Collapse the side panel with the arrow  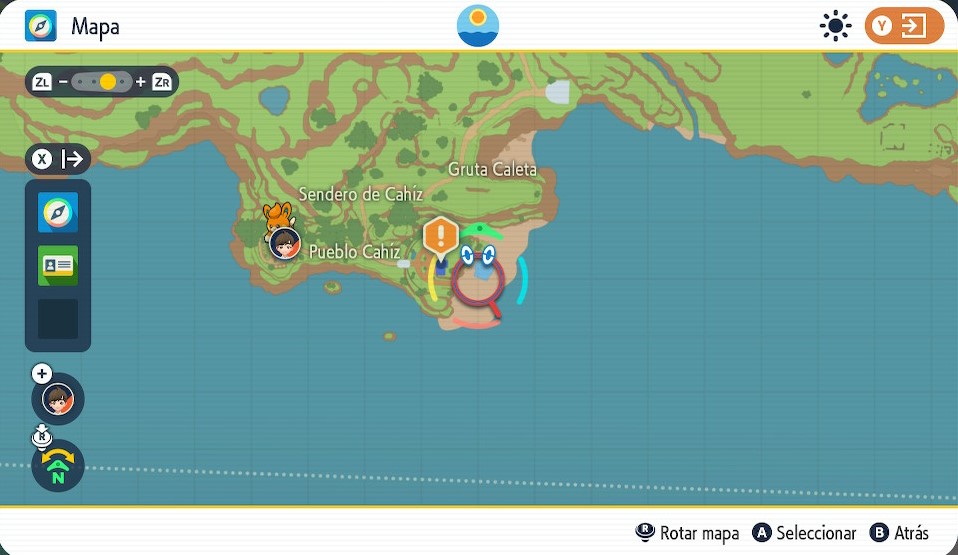click(x=58, y=159)
